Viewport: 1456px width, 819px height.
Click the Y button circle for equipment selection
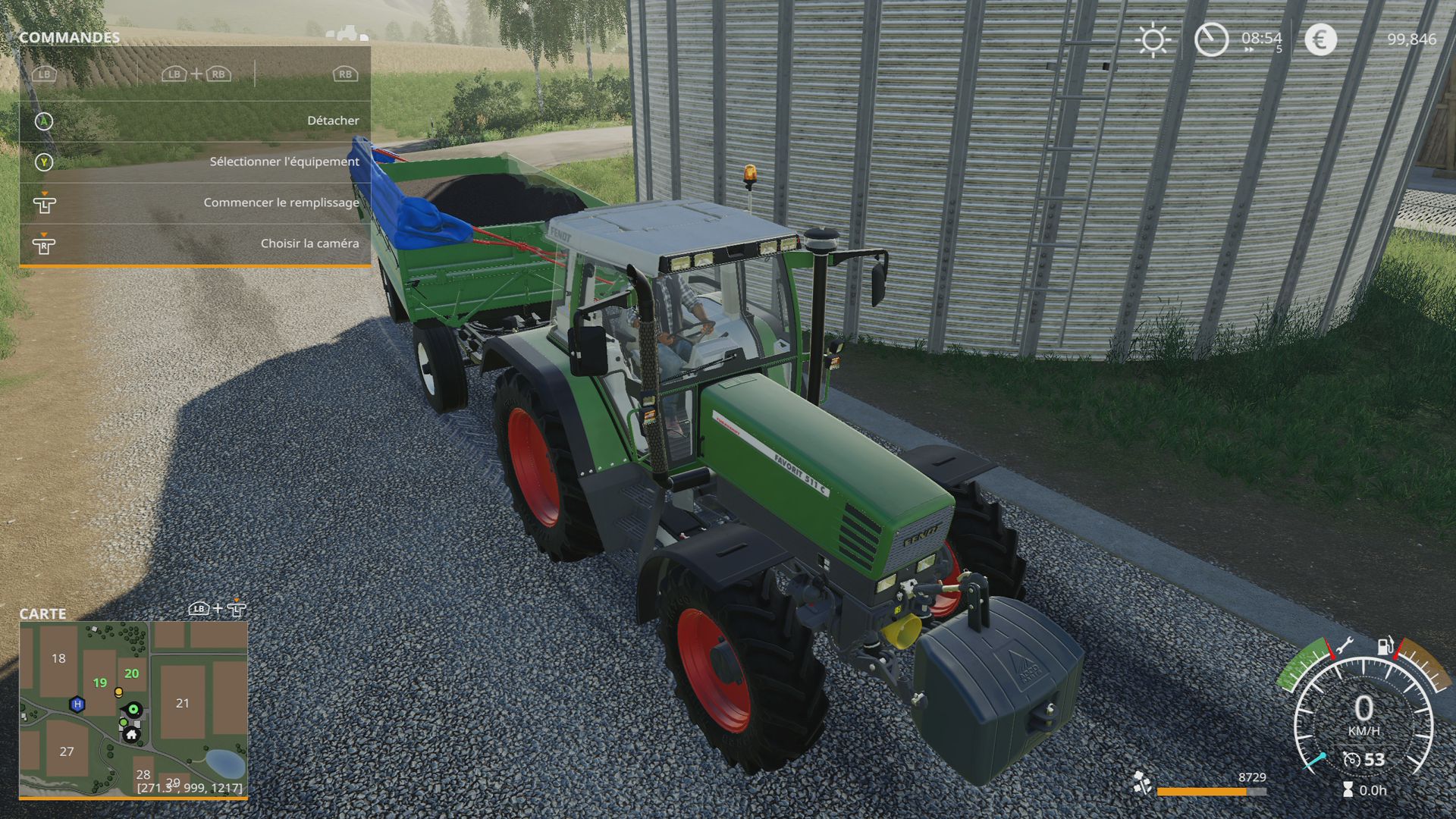click(44, 162)
